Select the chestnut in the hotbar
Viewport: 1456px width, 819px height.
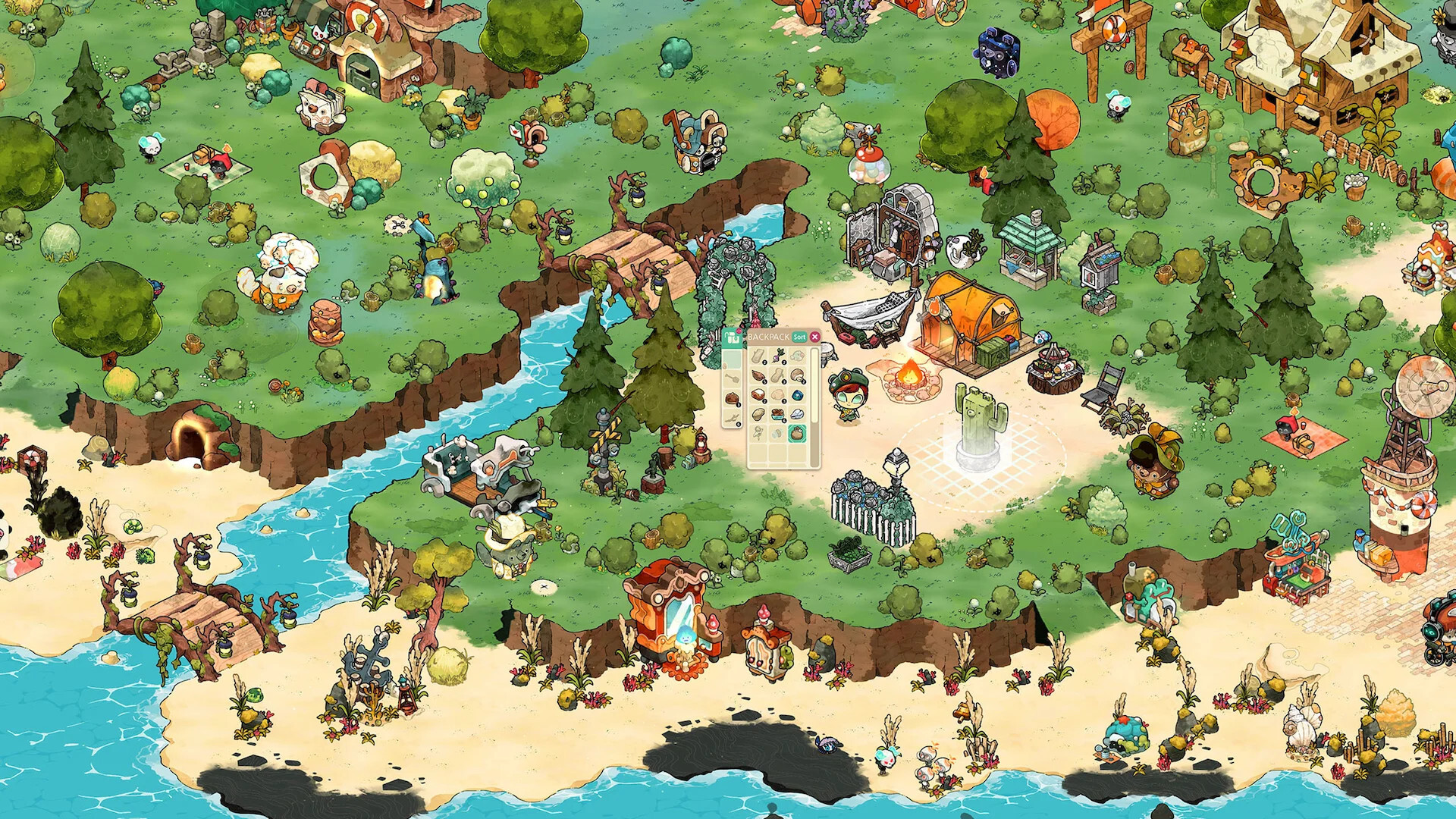732,399
